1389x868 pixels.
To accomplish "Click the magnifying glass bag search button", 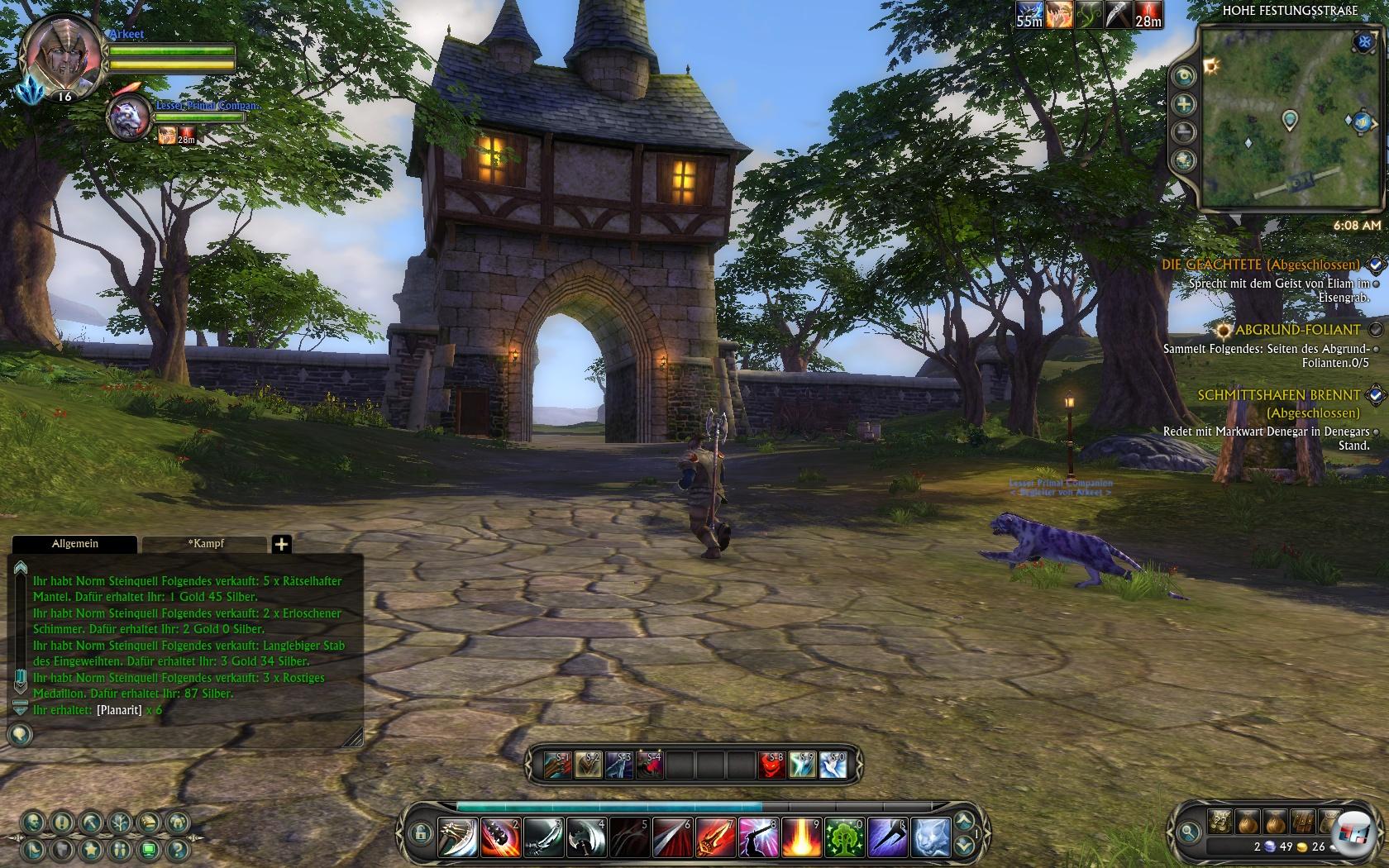I will 1189,832.
